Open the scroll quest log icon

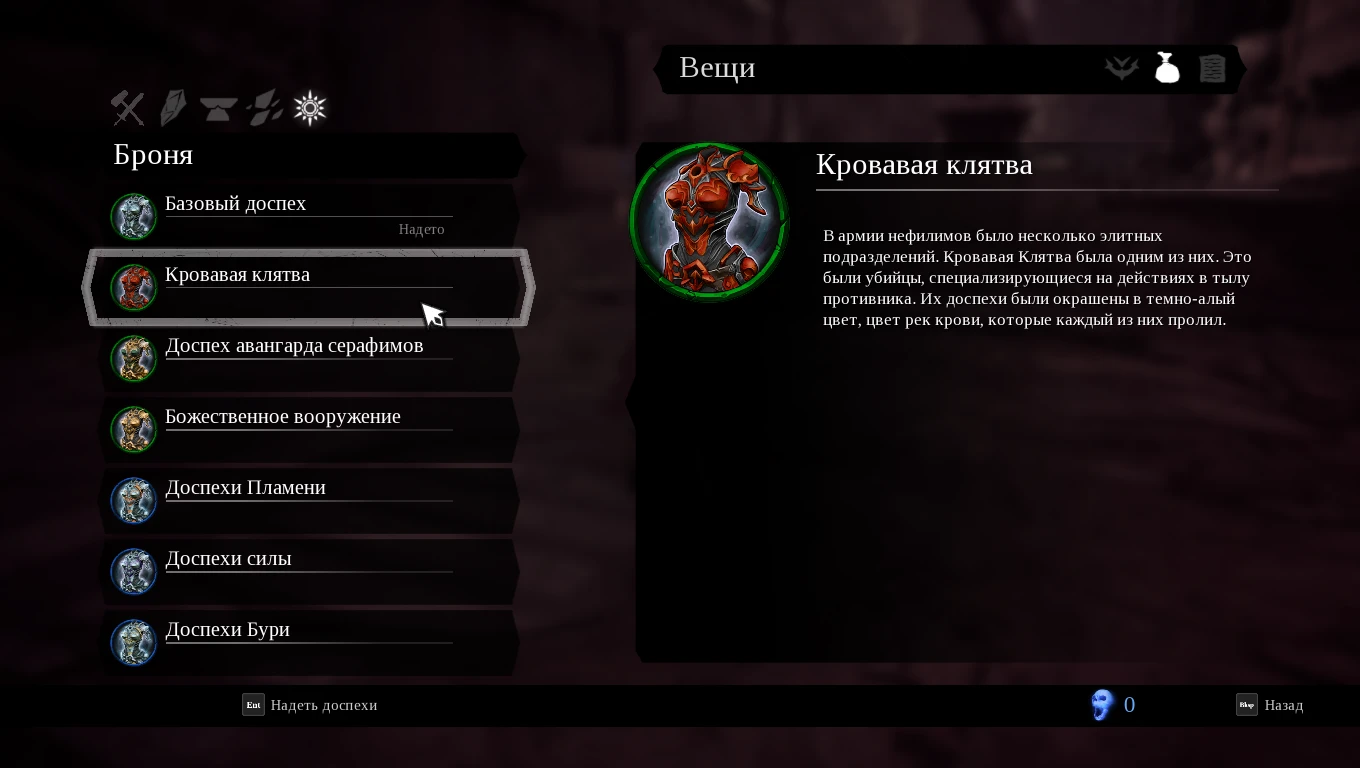click(x=1212, y=68)
